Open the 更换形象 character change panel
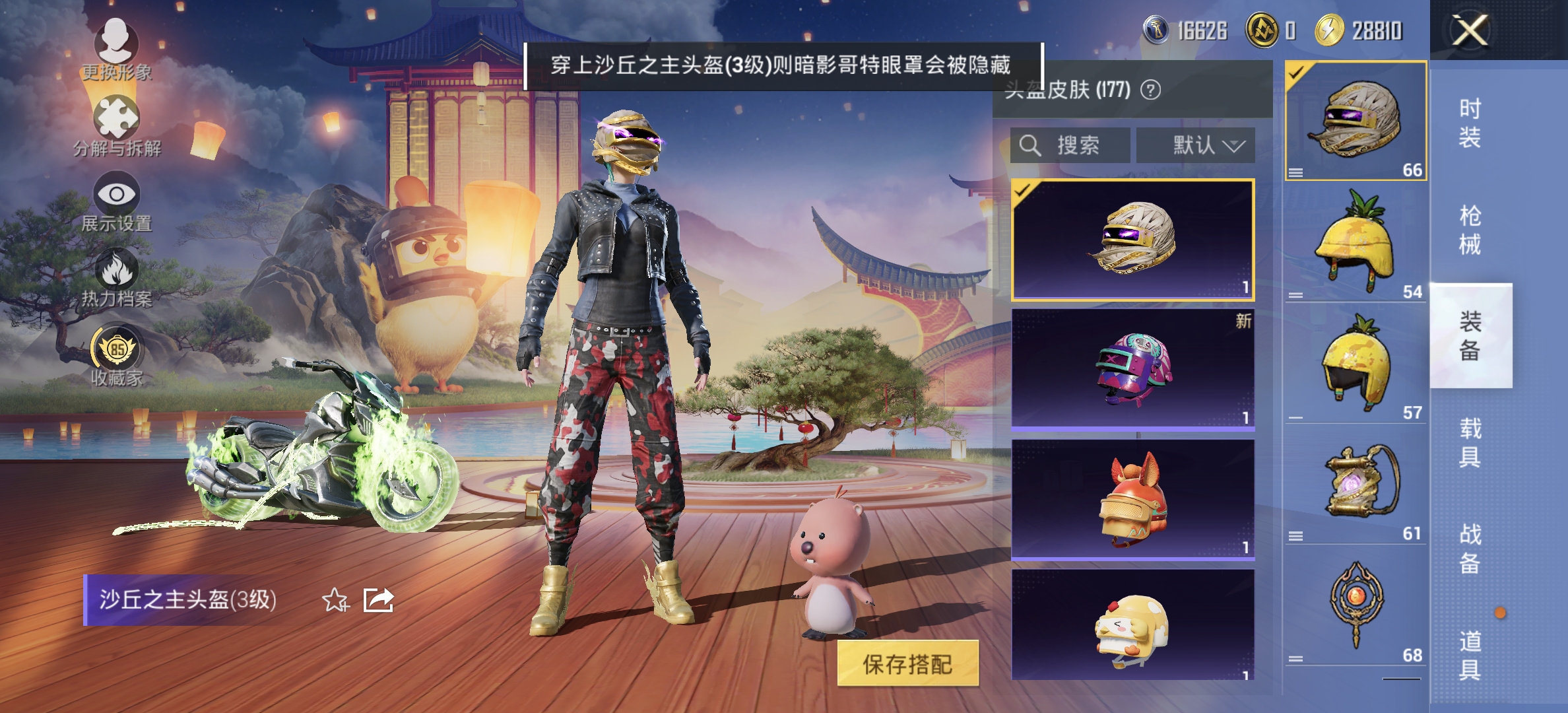Image resolution: width=1568 pixels, height=713 pixels. pos(117,50)
